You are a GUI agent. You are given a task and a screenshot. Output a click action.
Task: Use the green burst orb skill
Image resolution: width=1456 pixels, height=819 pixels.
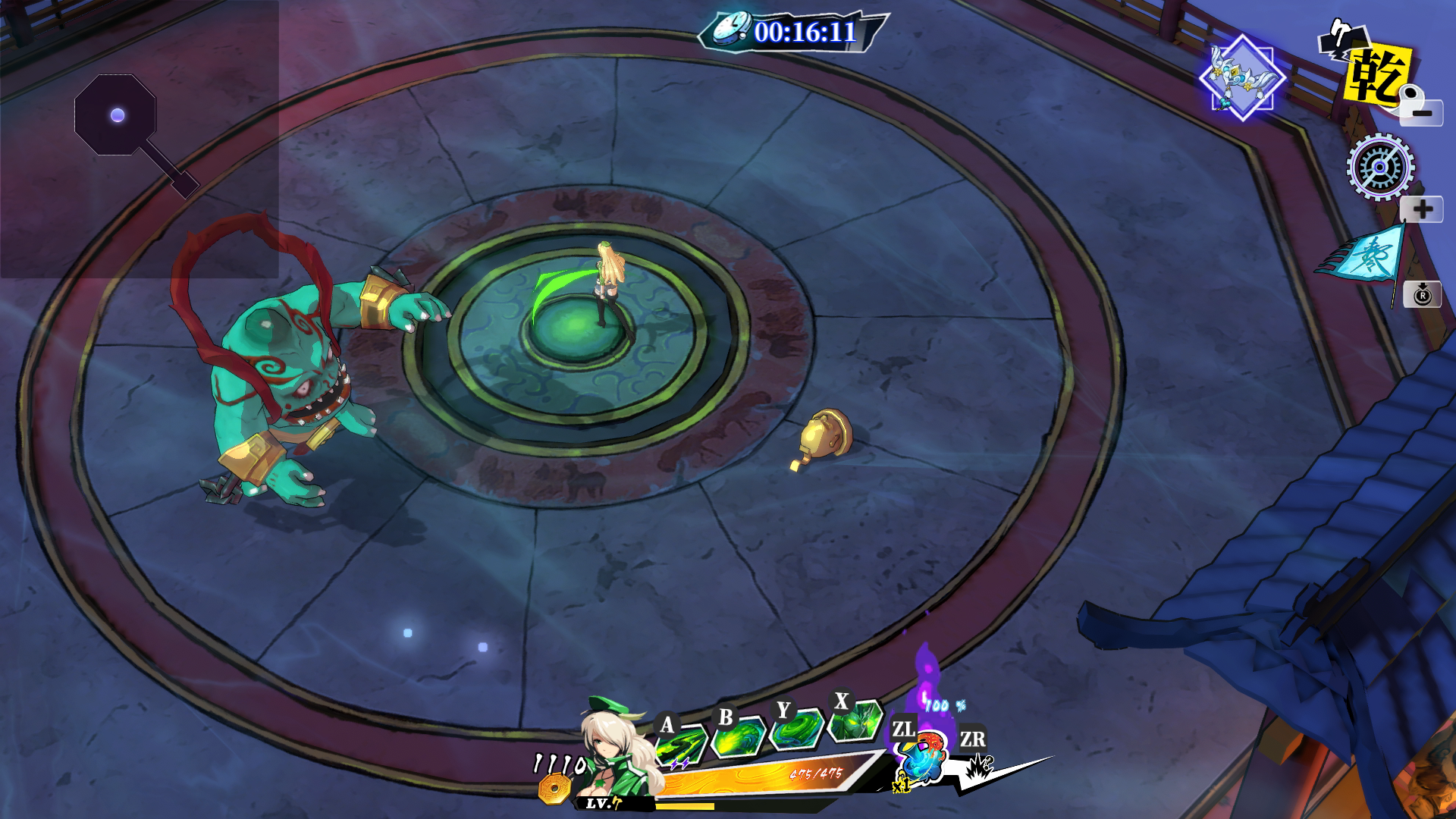(x=738, y=737)
